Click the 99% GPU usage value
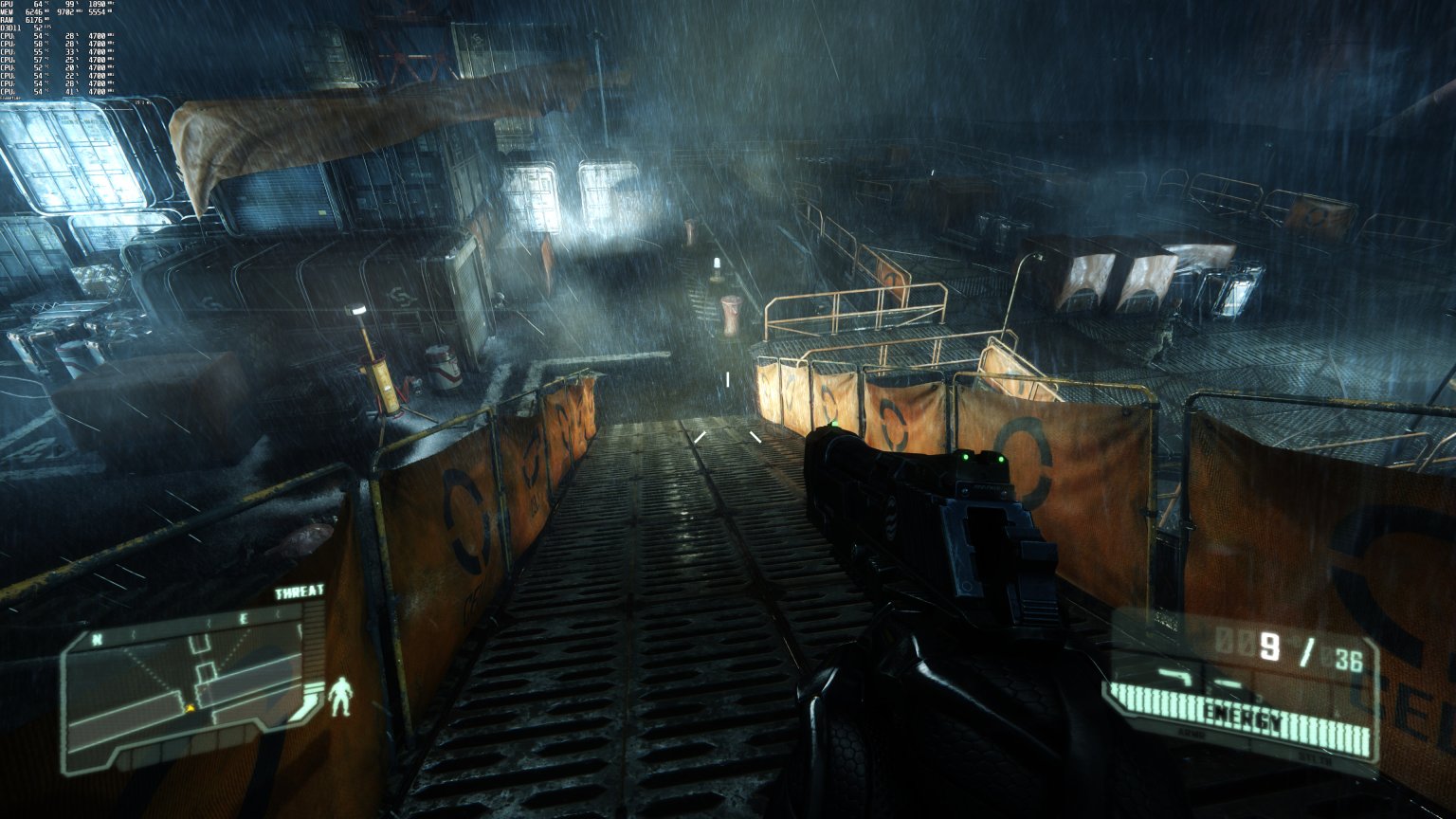This screenshot has height=819, width=1456. 71,5
